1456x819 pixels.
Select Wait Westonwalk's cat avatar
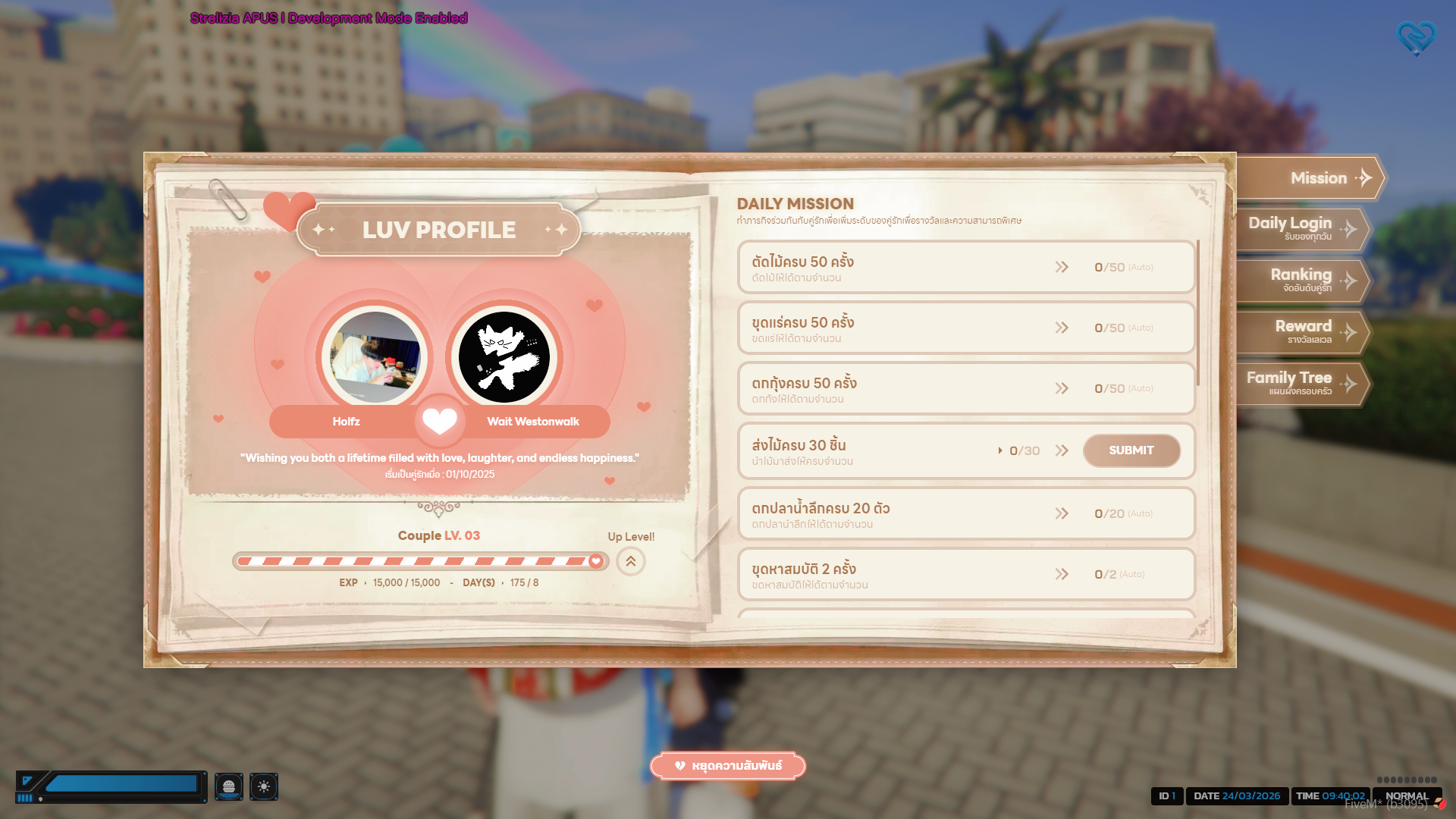point(504,357)
